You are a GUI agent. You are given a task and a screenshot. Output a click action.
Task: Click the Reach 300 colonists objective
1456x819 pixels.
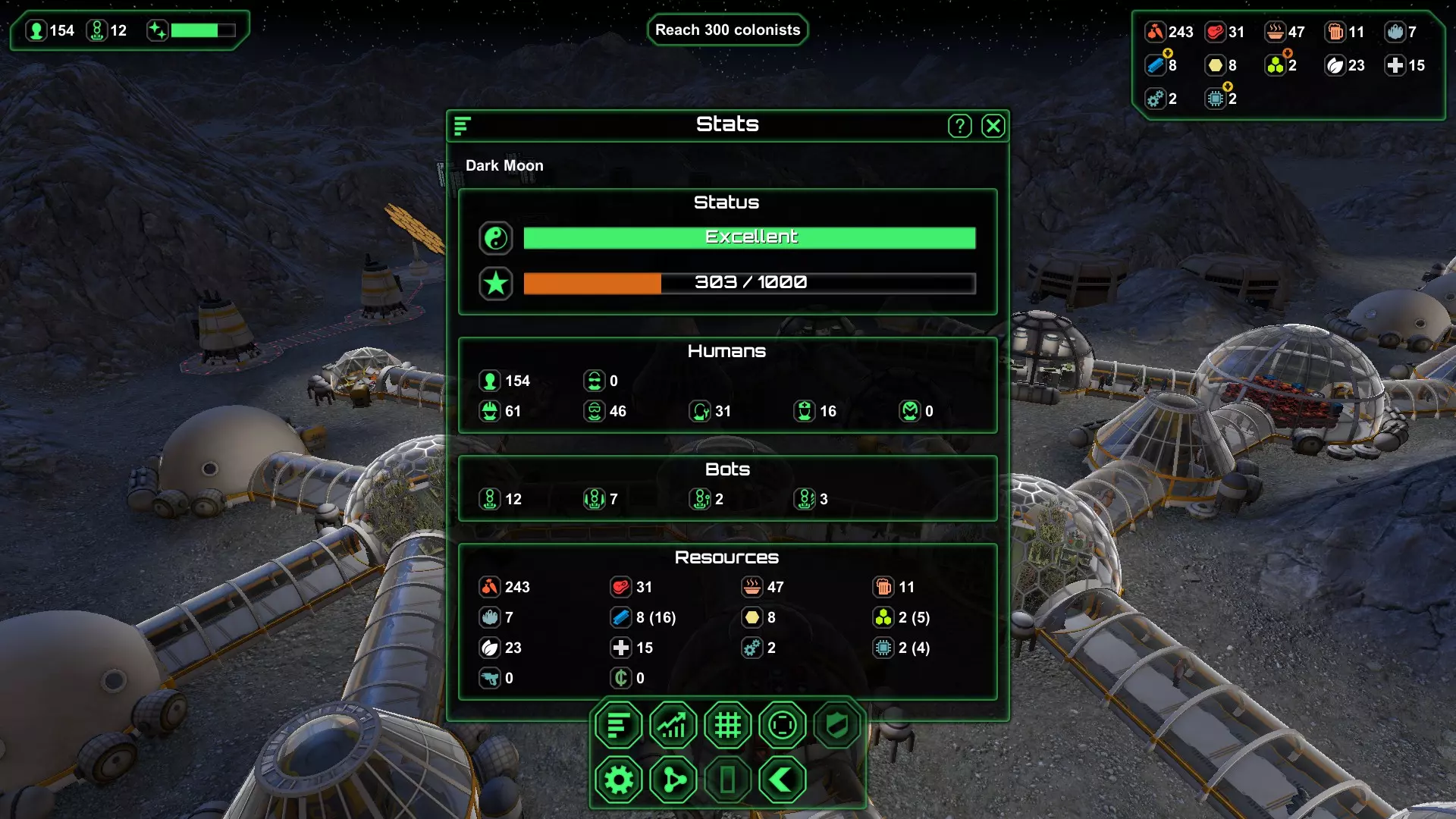727,30
